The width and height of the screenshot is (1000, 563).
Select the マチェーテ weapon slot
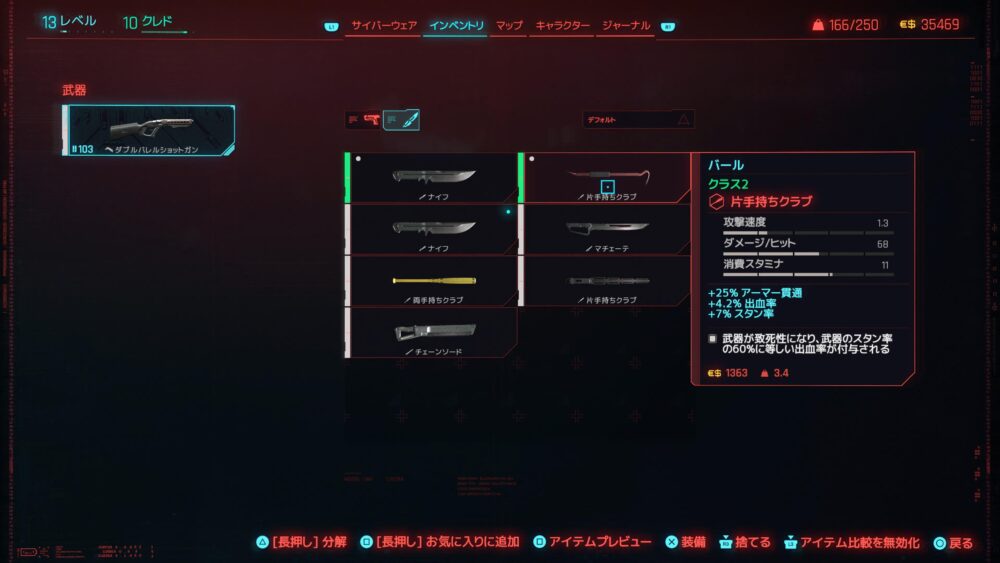(606, 229)
